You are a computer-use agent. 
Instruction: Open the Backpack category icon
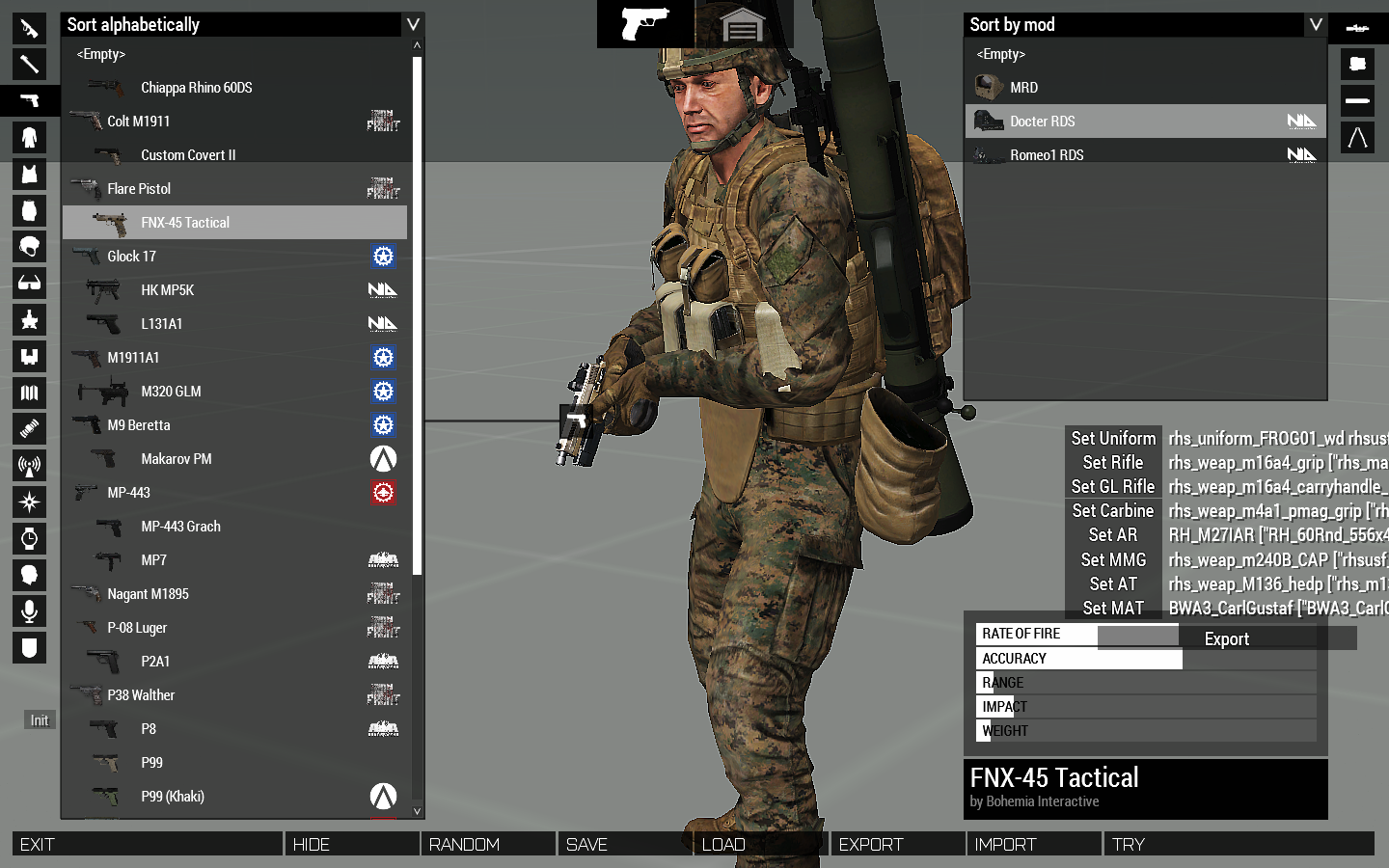(x=29, y=210)
